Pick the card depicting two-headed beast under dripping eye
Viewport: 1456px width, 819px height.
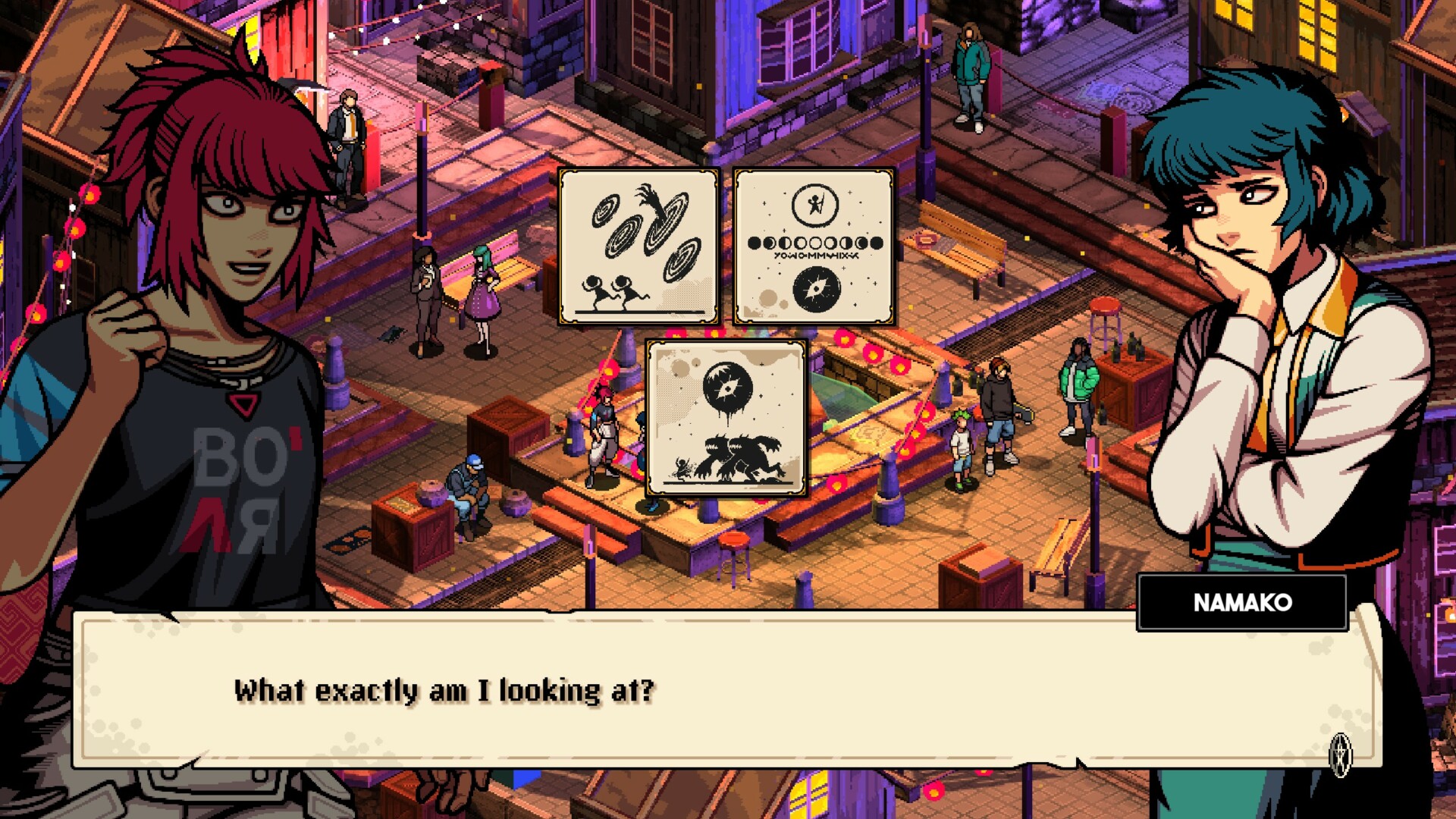tap(726, 418)
